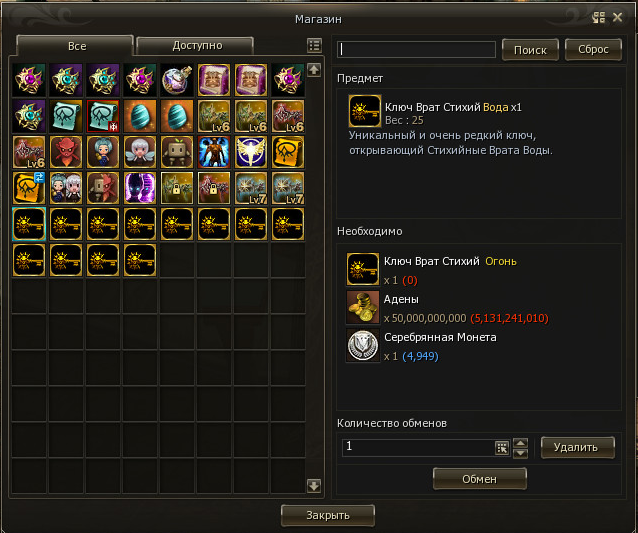The width and height of the screenshot is (638, 533).
Task: Select the orange scroll with swap badge
Action: point(29,188)
